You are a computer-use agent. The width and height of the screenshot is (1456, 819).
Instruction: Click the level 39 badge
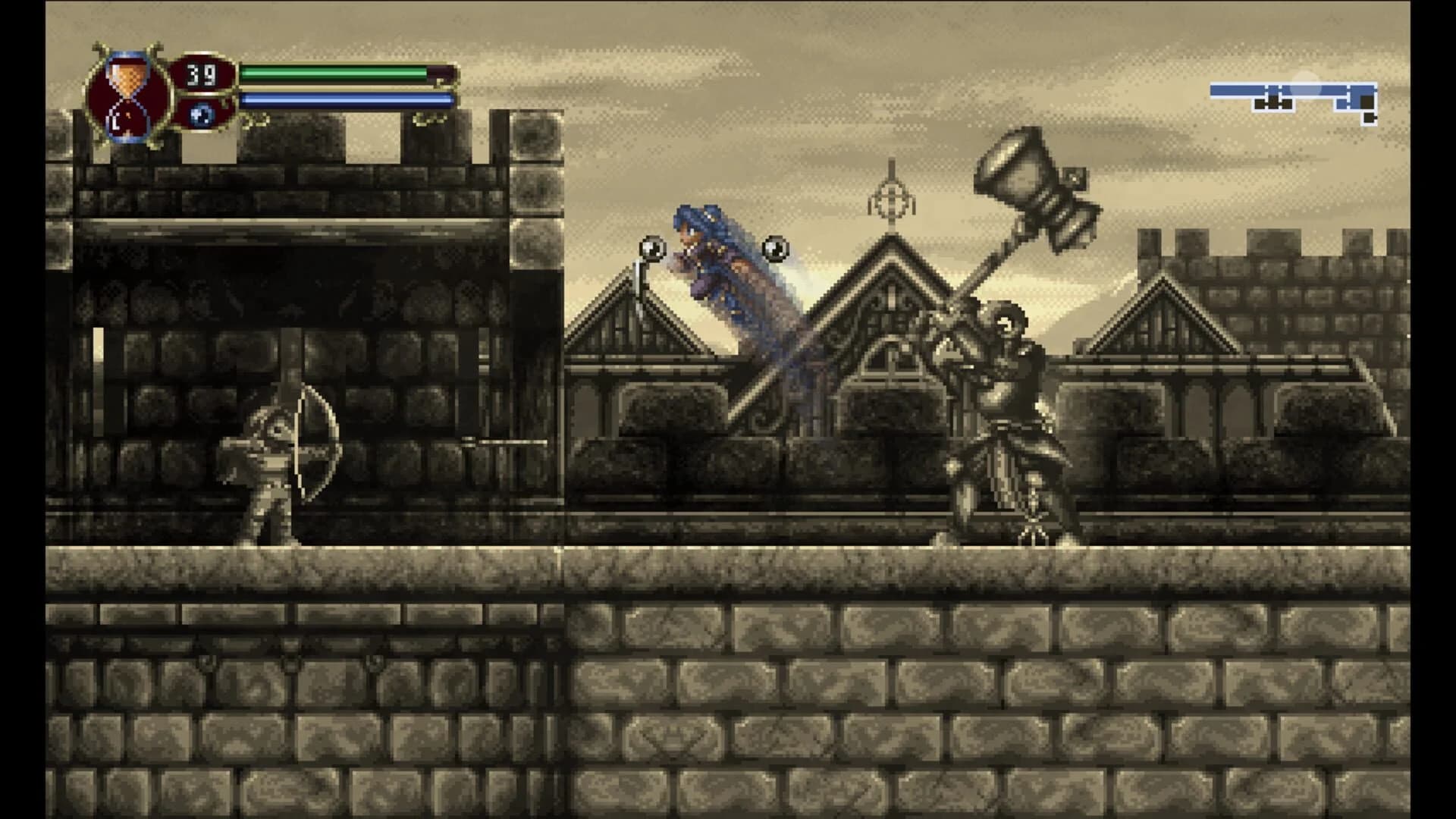point(199,74)
